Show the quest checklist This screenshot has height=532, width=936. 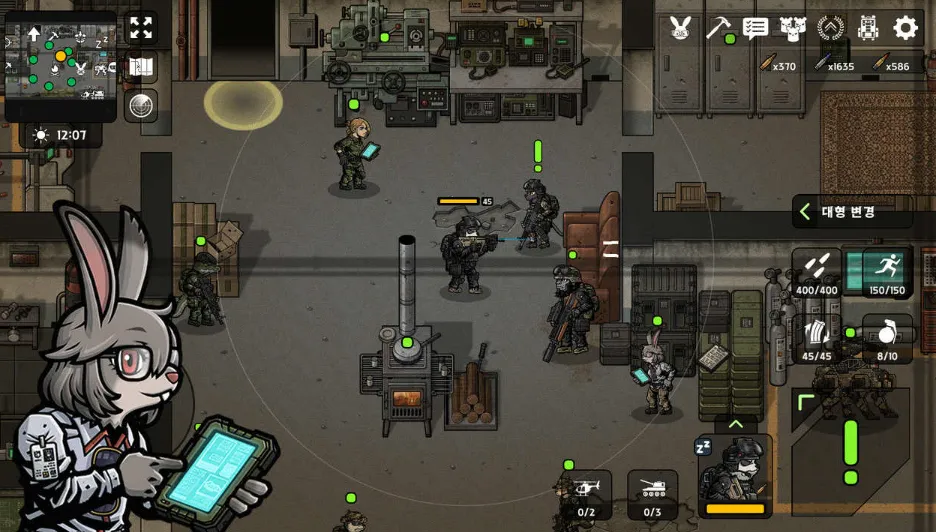[x=756, y=28]
